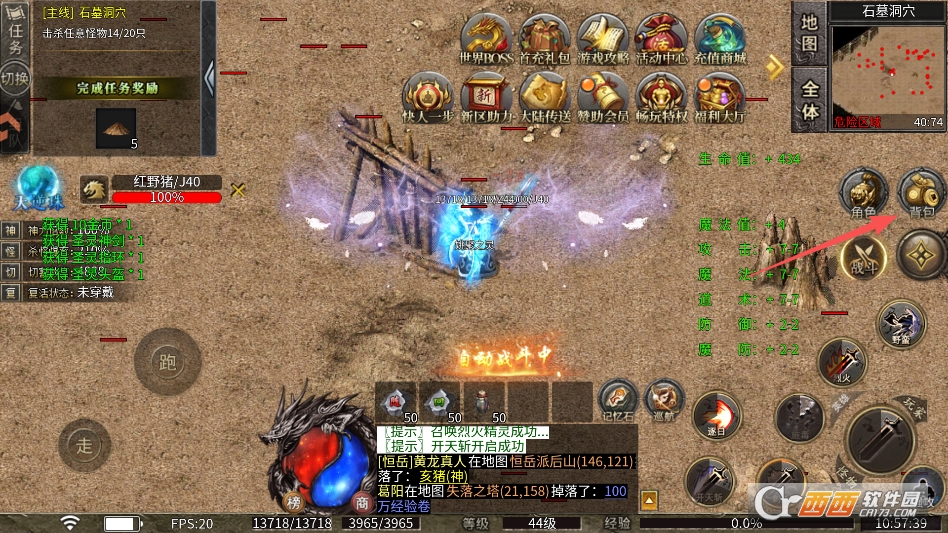Open the 赞助会员 sponsor member icon
948x533 pixels.
click(x=604, y=96)
